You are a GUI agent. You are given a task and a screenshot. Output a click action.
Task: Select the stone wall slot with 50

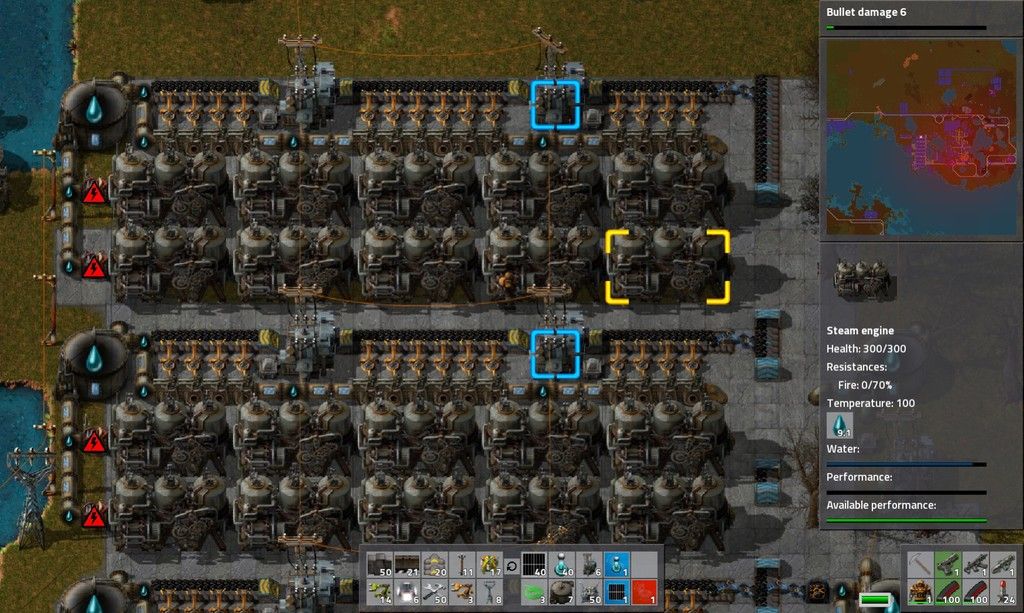(379, 565)
